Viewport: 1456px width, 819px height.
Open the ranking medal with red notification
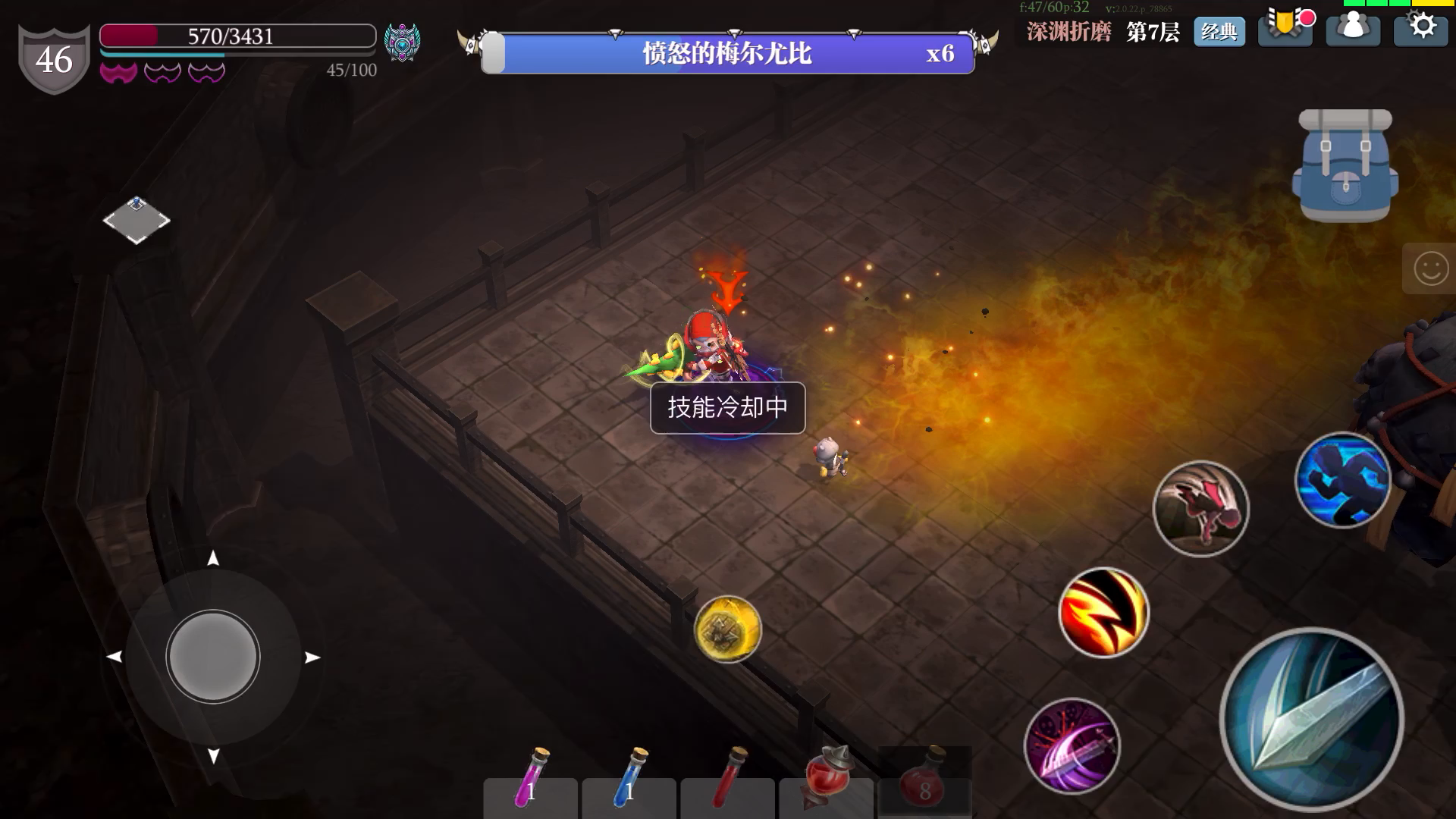[1285, 28]
